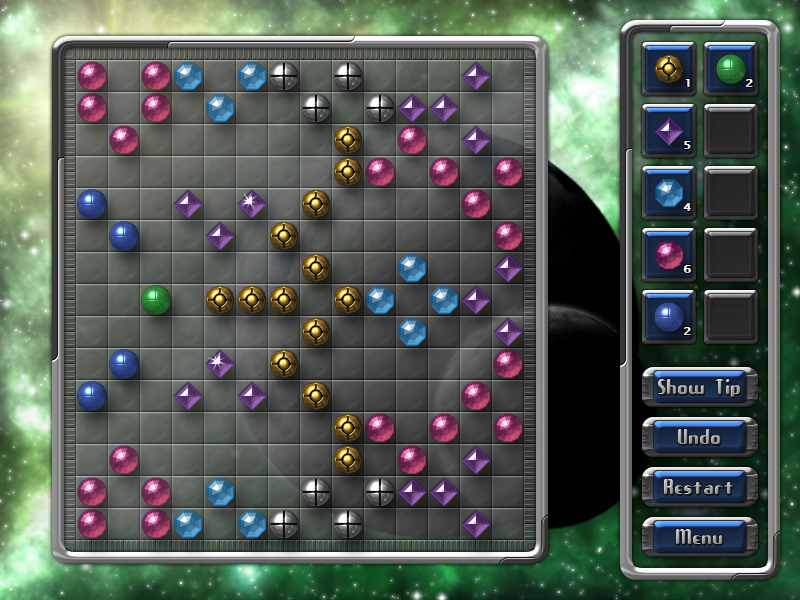
Task: Click the Show Tip button
Action: [699, 387]
